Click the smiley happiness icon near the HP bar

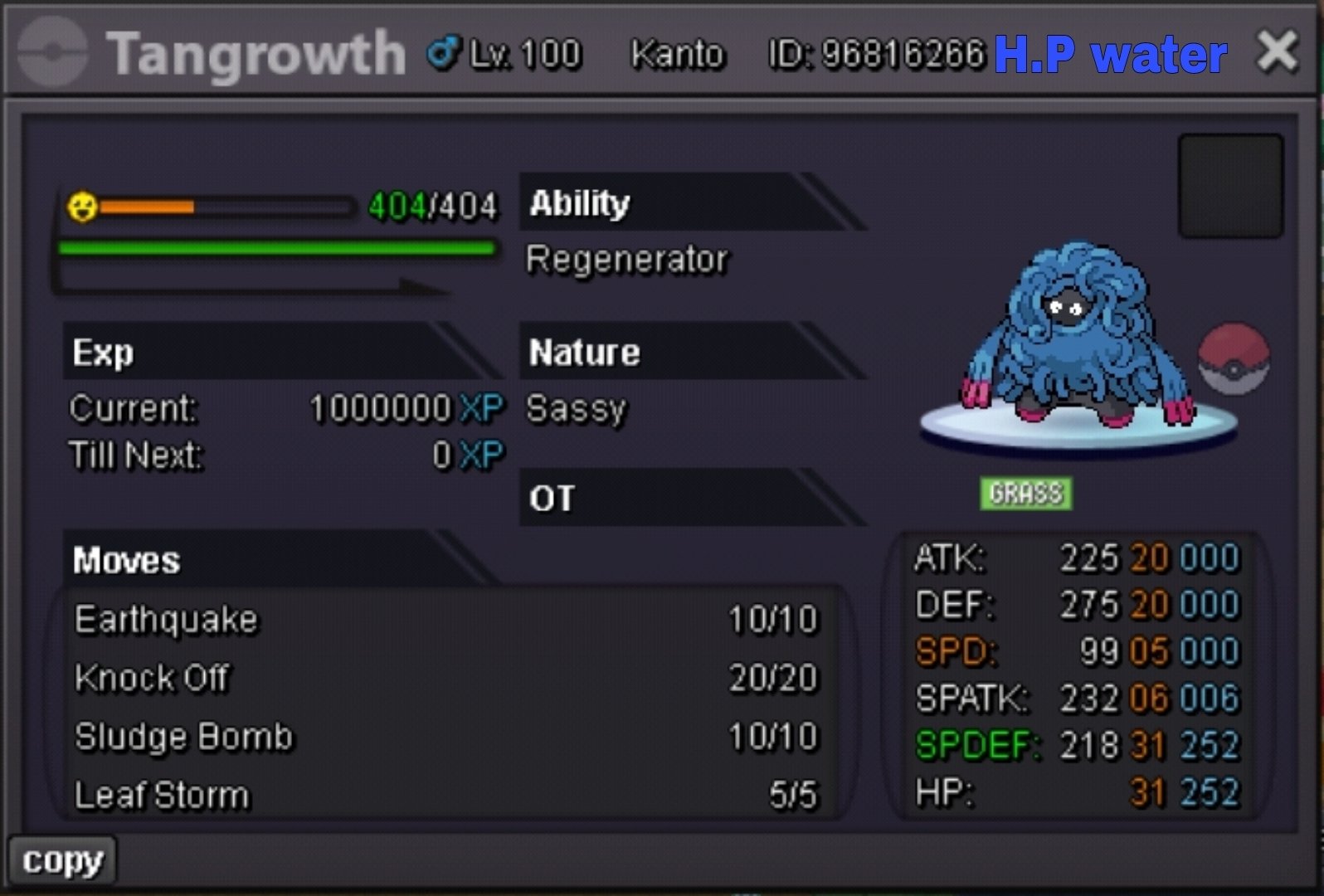(83, 207)
